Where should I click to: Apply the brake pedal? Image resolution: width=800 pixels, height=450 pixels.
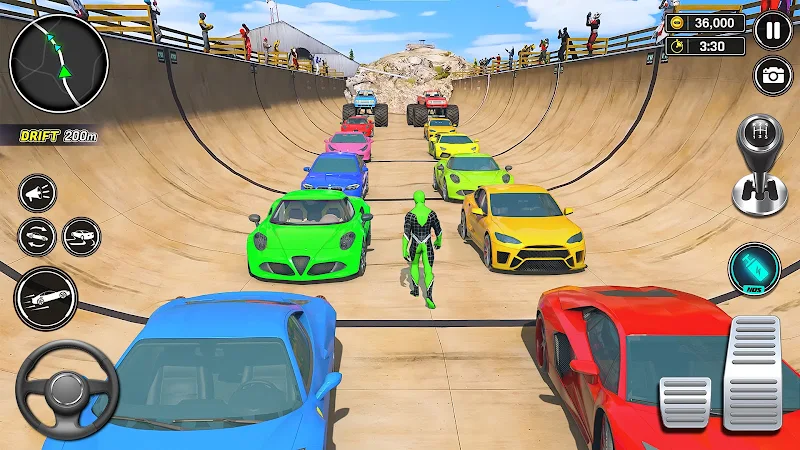[685, 402]
